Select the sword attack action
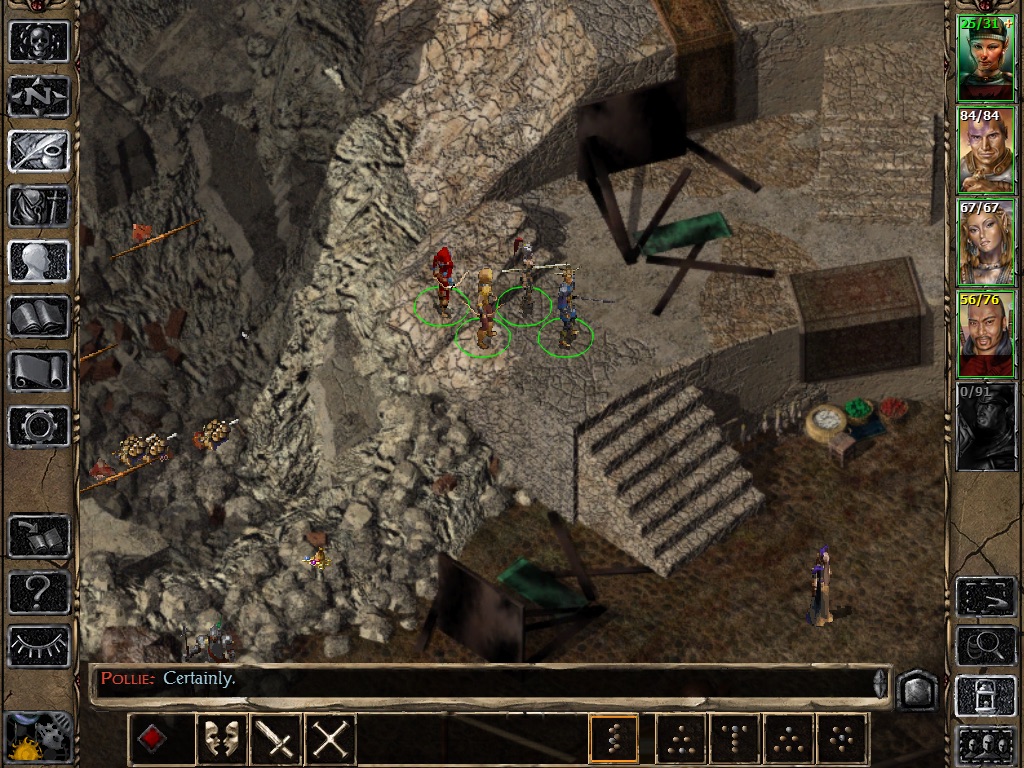This screenshot has height=768, width=1024. (276, 740)
